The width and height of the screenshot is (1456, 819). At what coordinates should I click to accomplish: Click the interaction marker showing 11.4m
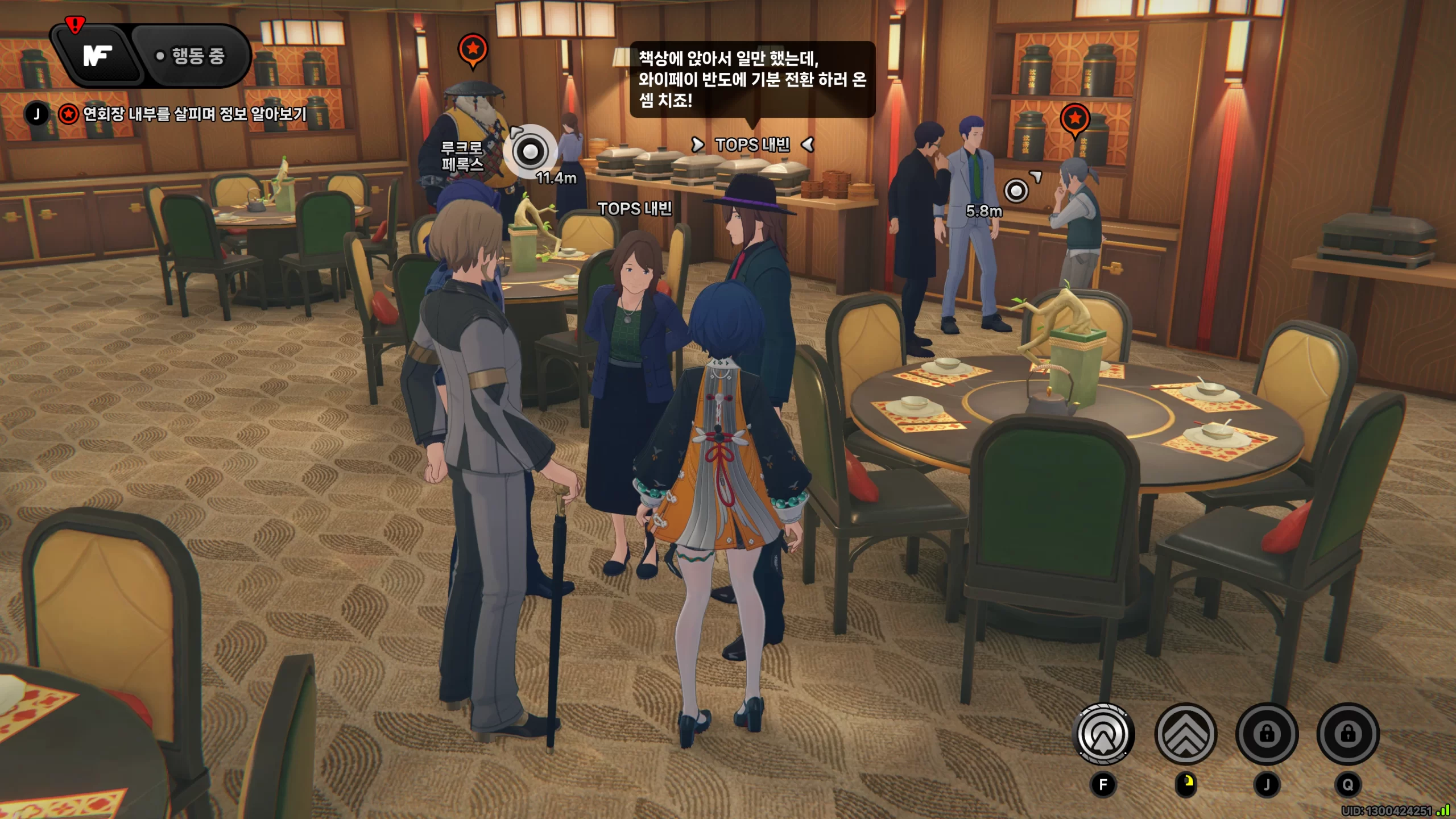click(x=530, y=151)
